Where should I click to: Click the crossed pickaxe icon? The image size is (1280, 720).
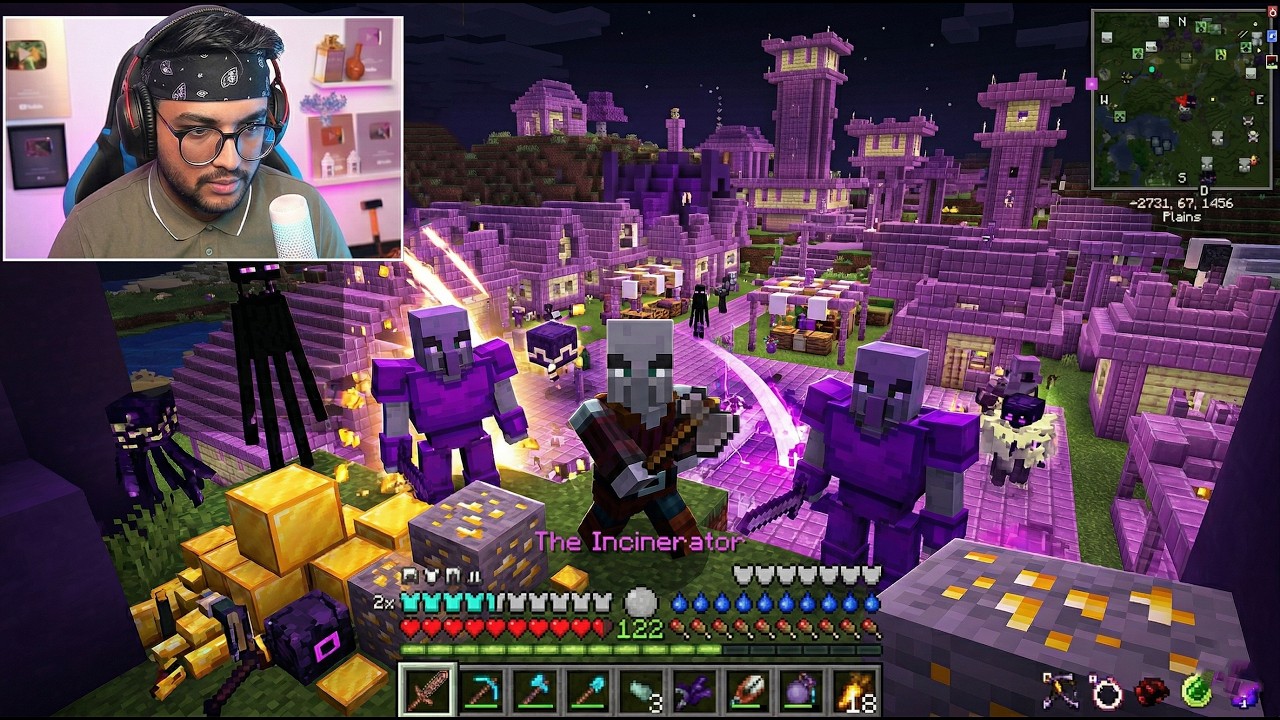pos(1061,690)
